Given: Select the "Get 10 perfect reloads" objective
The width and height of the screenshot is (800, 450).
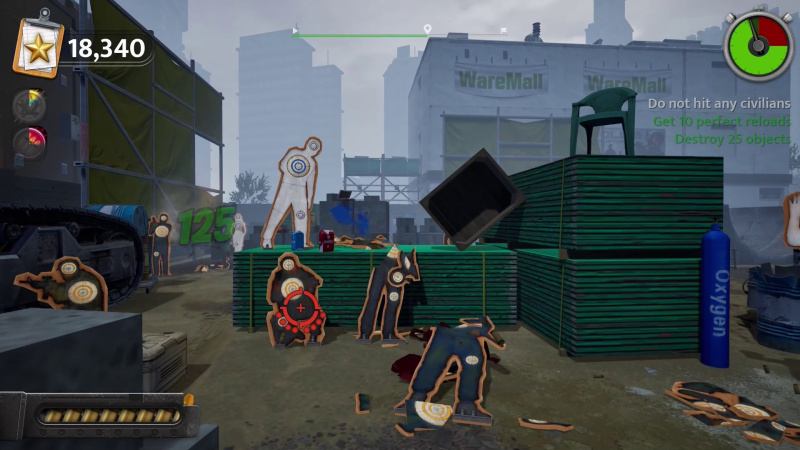Looking at the screenshot, I should (721, 121).
